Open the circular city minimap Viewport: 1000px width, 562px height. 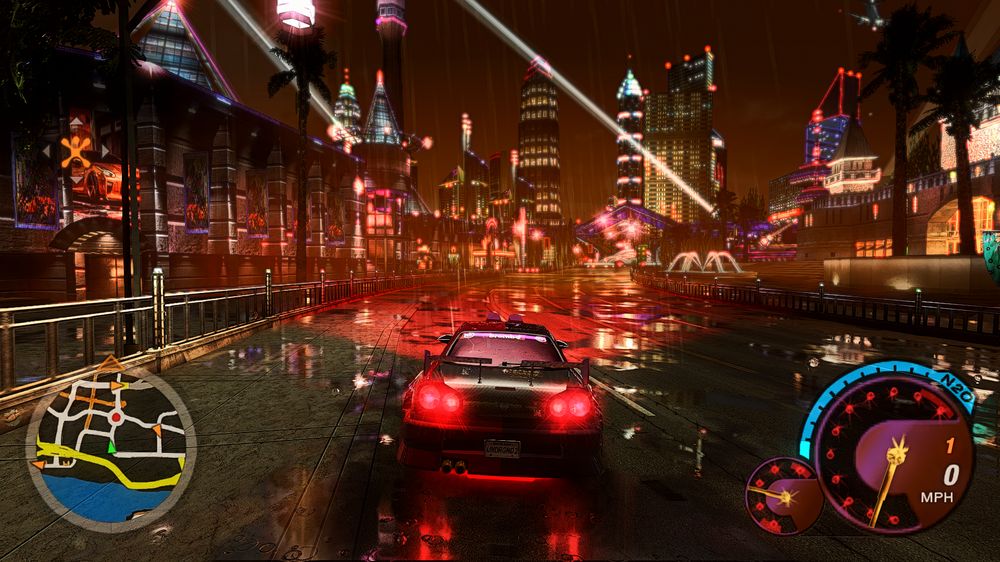click(x=110, y=447)
